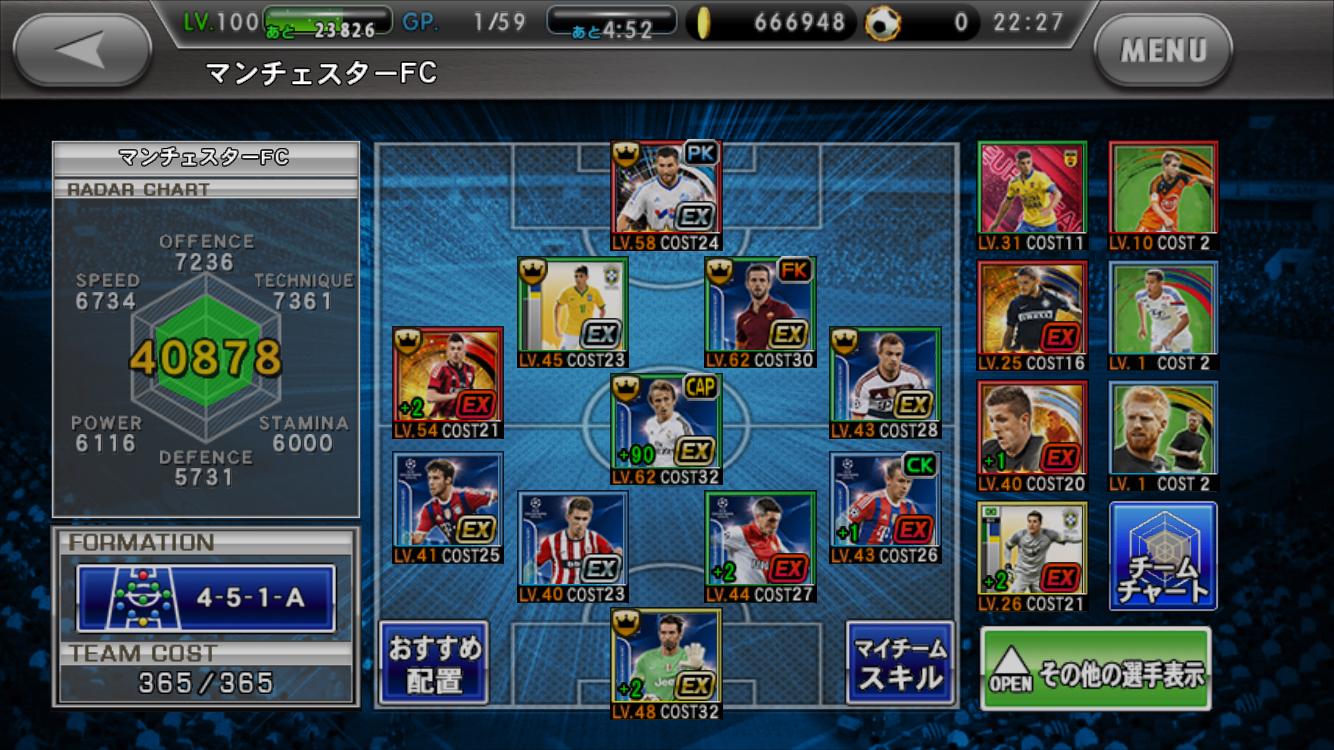1334x750 pixels.
Task: Pick the bench card LV.31 COST11
Action: pos(1032,195)
